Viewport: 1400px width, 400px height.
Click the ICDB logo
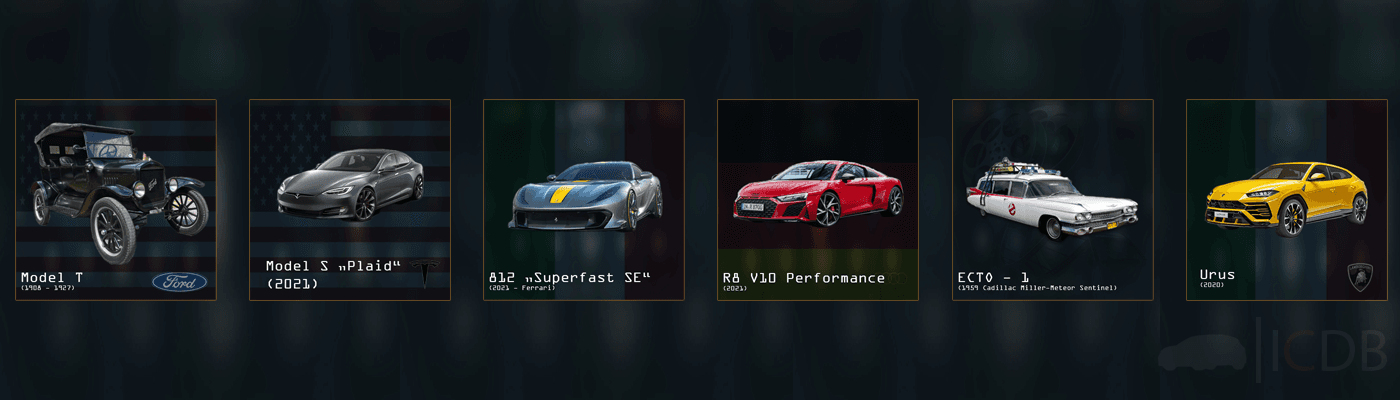click(1274, 347)
